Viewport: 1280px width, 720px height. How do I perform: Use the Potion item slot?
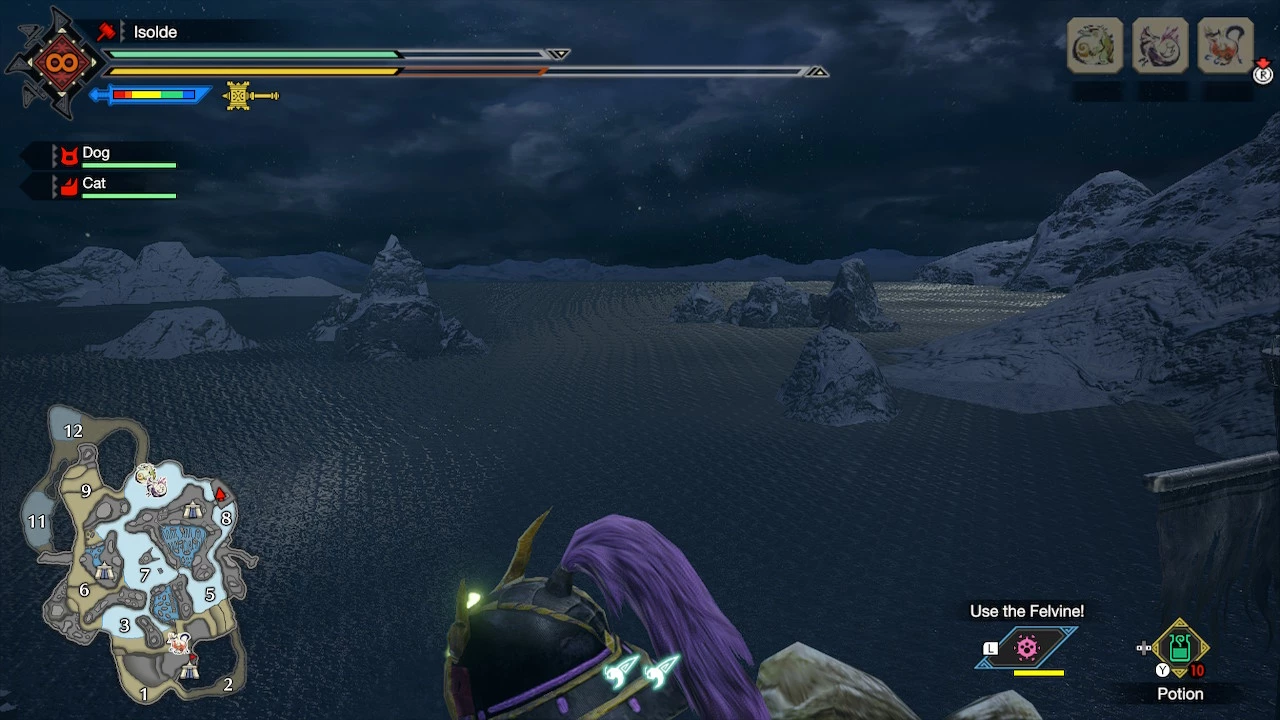[x=1180, y=649]
